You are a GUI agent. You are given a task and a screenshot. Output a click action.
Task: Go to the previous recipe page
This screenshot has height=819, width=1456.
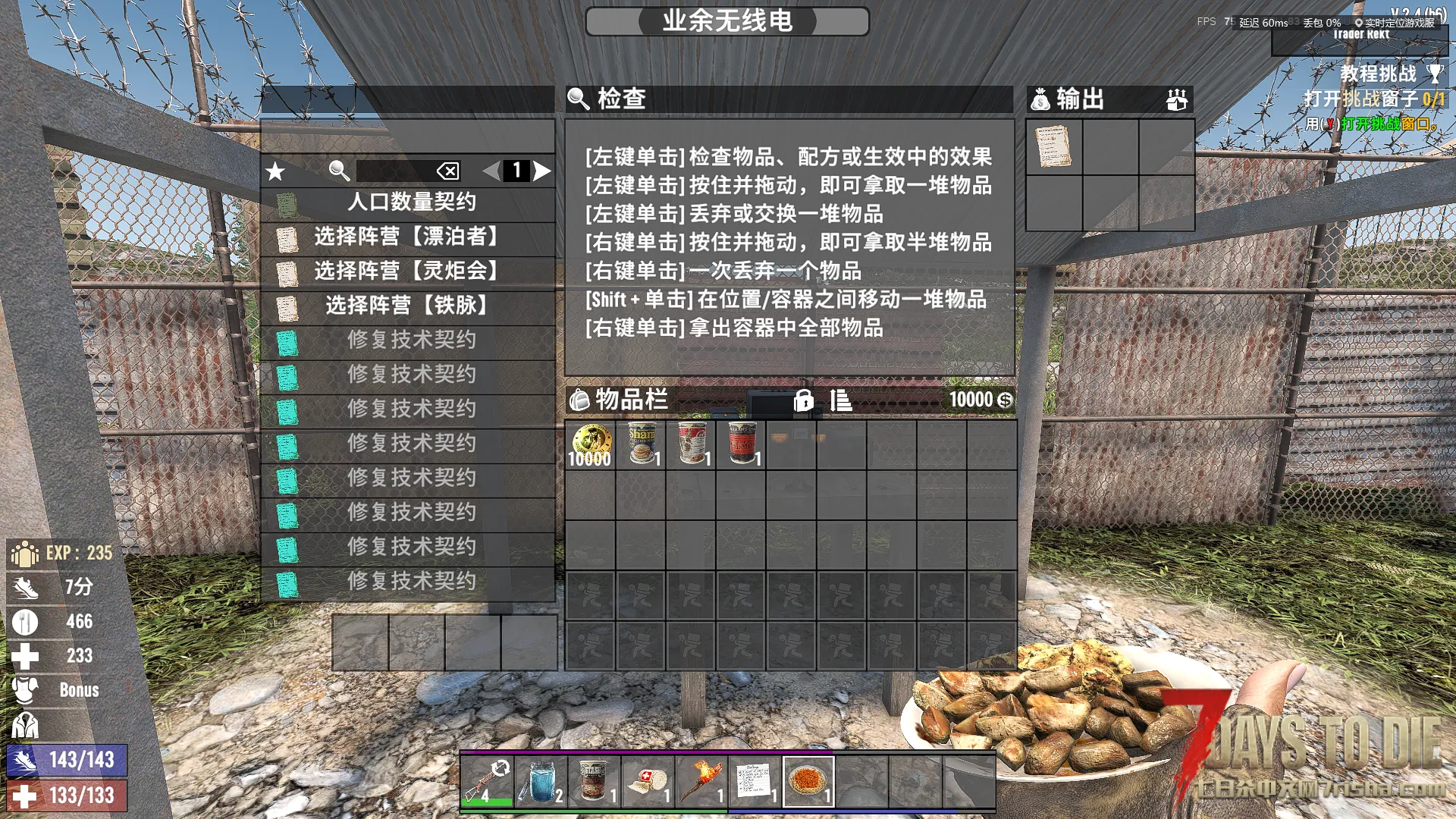[491, 171]
